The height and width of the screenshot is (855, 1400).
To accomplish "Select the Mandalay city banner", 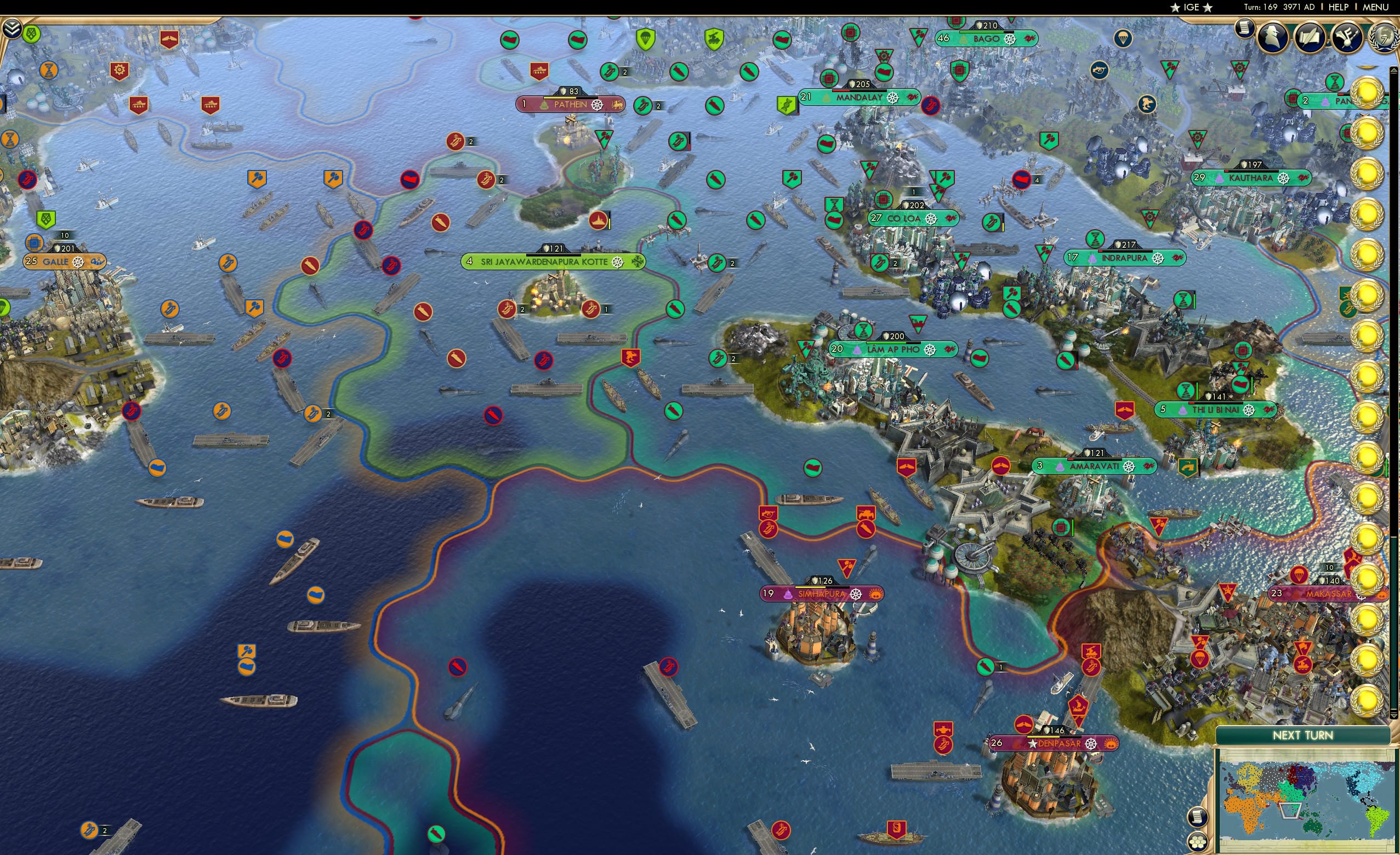I will [x=858, y=98].
